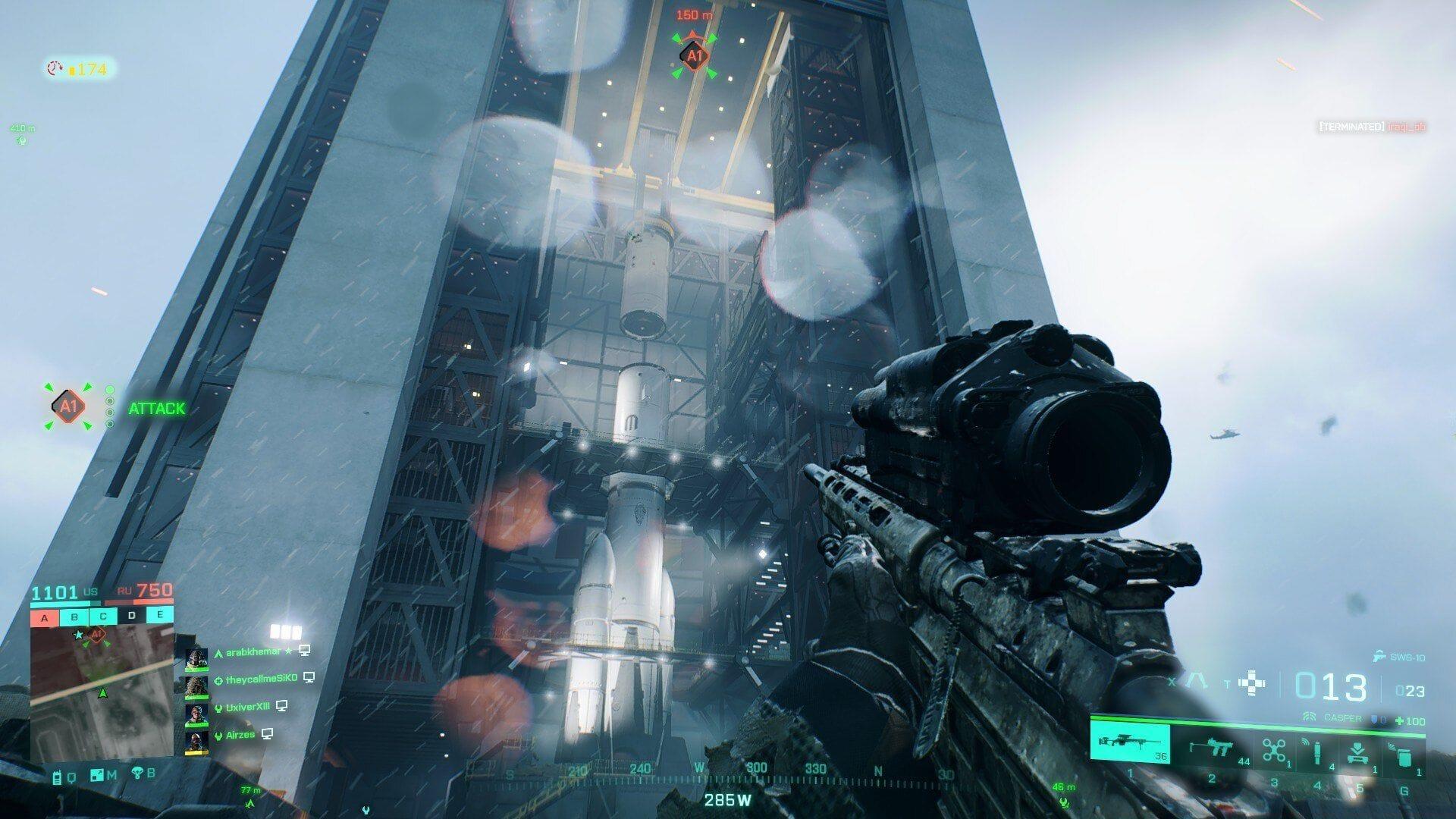Select objective D flag indicator
The image size is (1456, 819).
132,615
